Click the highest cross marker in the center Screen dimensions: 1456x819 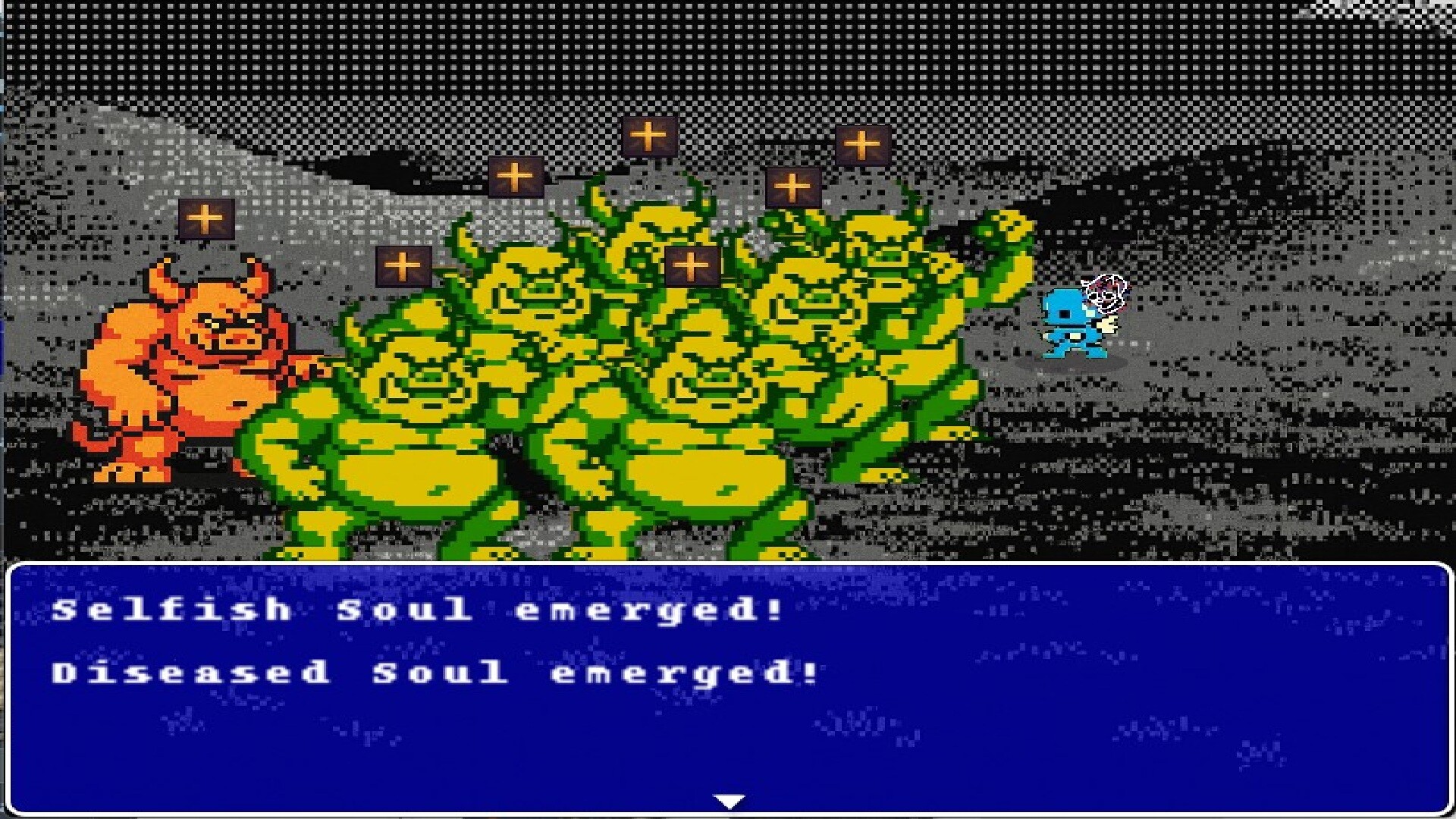tap(648, 136)
